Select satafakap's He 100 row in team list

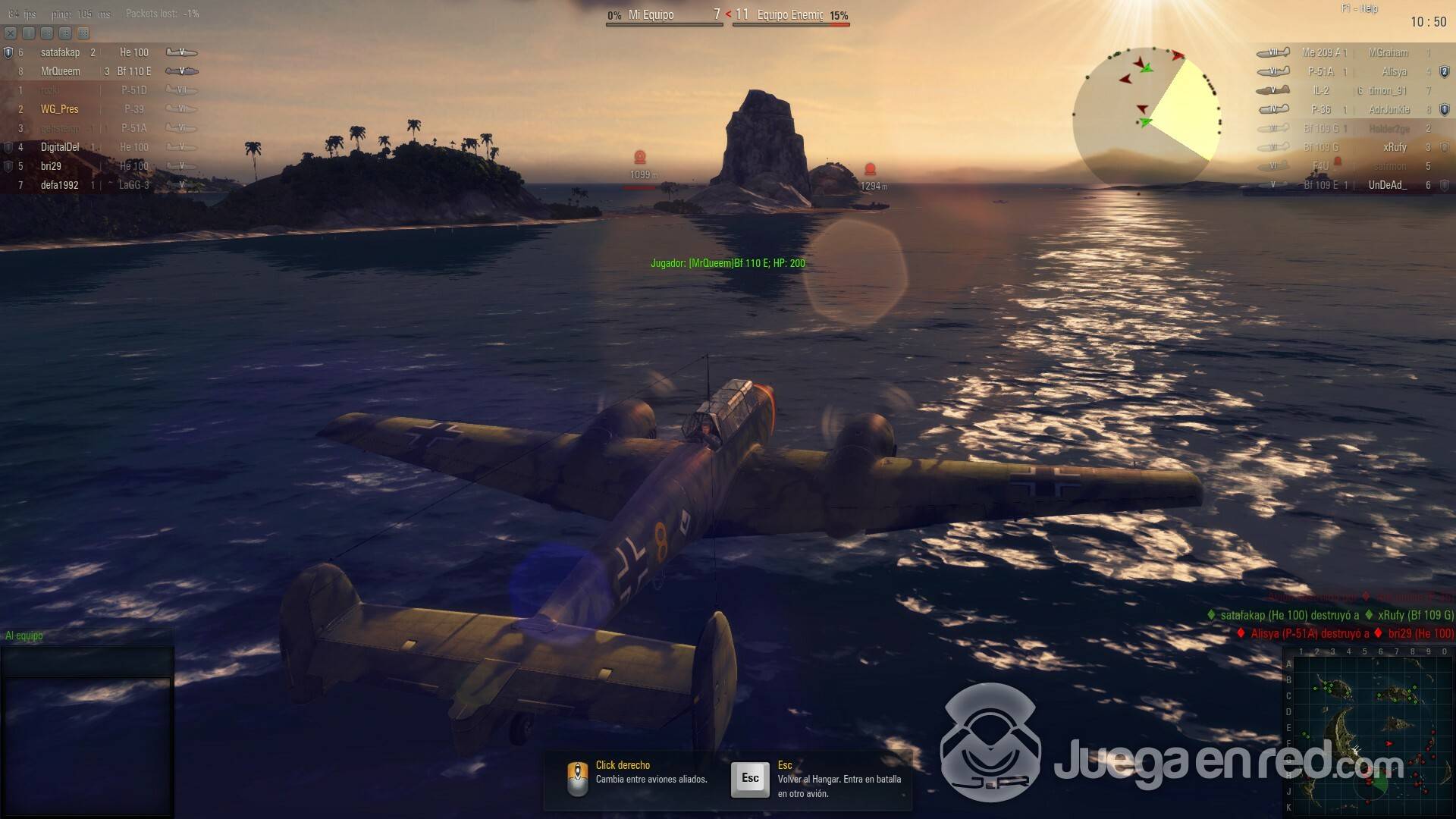tap(99, 52)
